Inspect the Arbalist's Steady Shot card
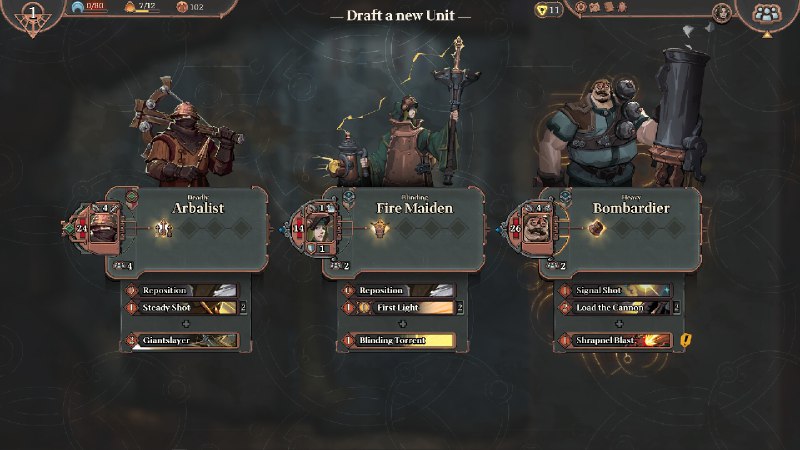The image size is (800, 450). pos(182,307)
